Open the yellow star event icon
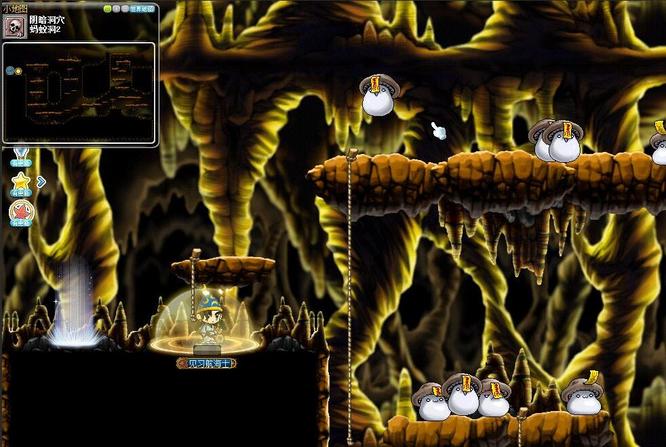The height and width of the screenshot is (447, 666). pos(20,182)
